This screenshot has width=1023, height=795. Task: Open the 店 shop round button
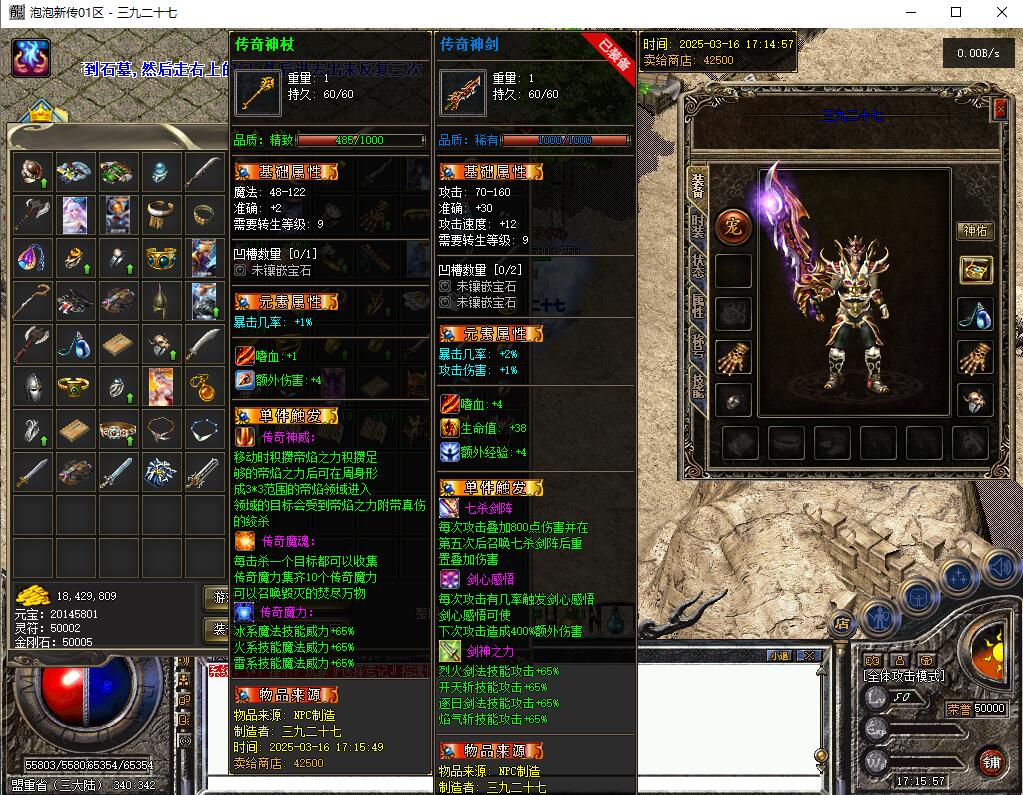[x=842, y=623]
